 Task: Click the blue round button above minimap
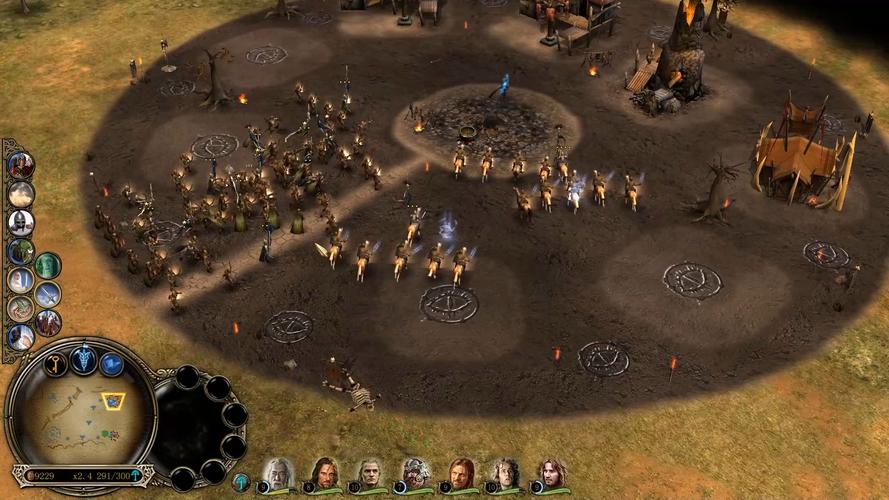tap(112, 364)
